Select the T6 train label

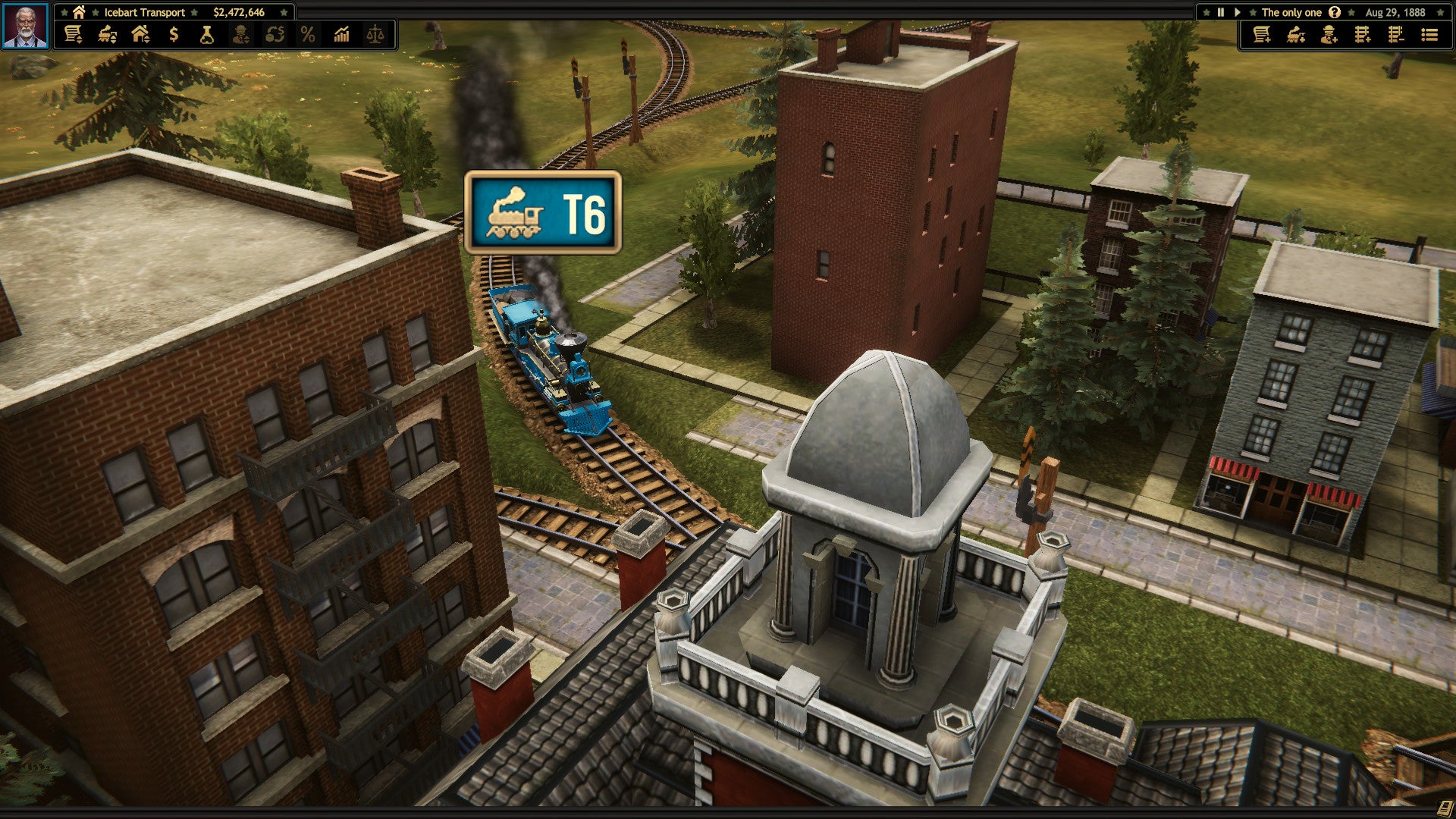click(x=543, y=212)
